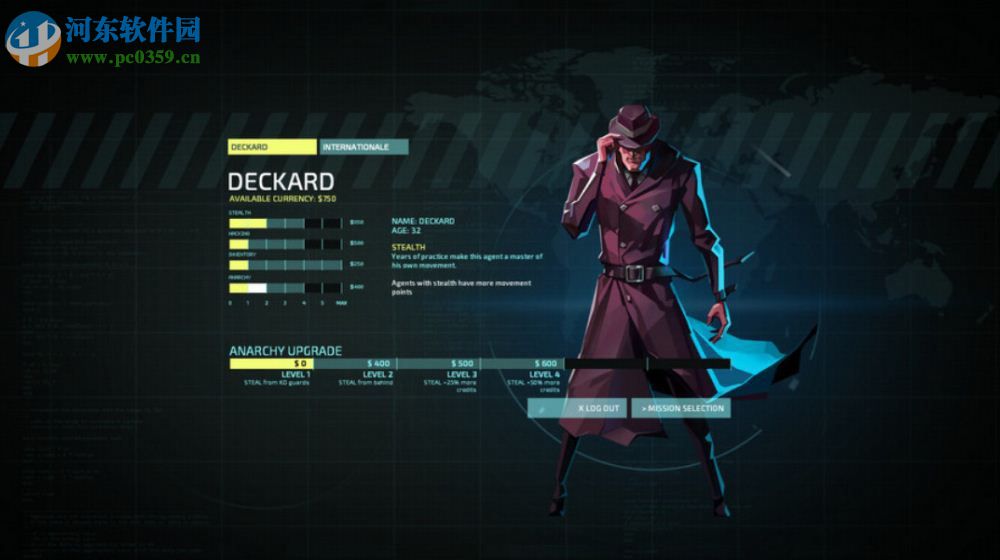The width and height of the screenshot is (1000, 560).
Task: Select the Stealth skill bar
Action: pyautogui.click(x=286, y=222)
